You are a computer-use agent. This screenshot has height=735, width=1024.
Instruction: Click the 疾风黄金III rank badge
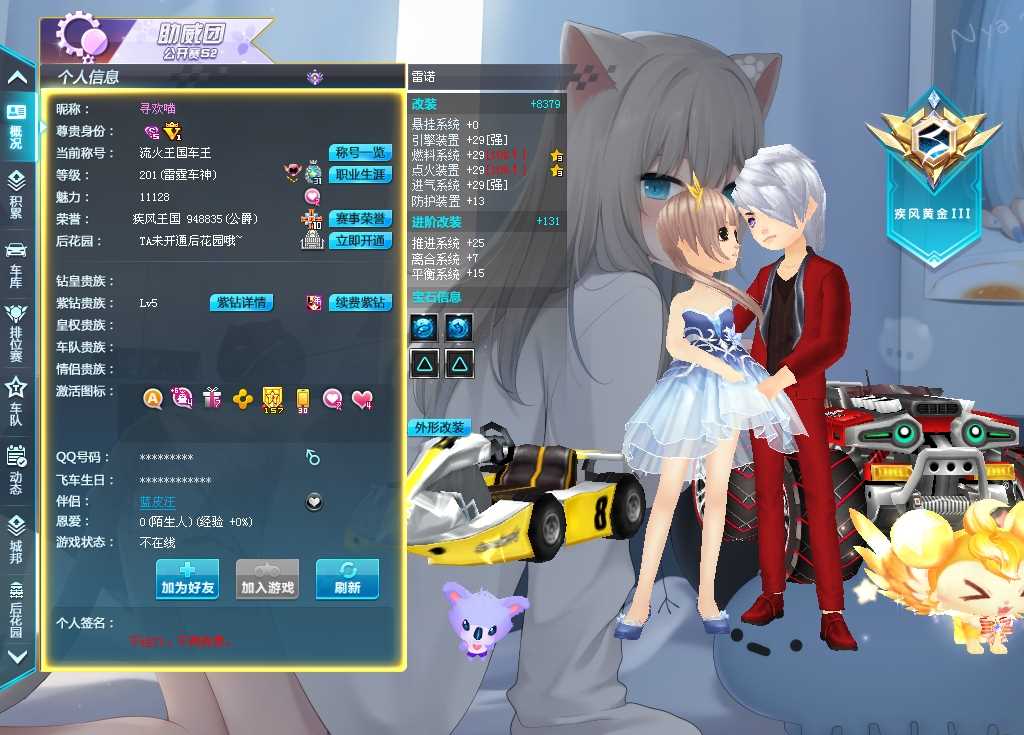pos(933,175)
